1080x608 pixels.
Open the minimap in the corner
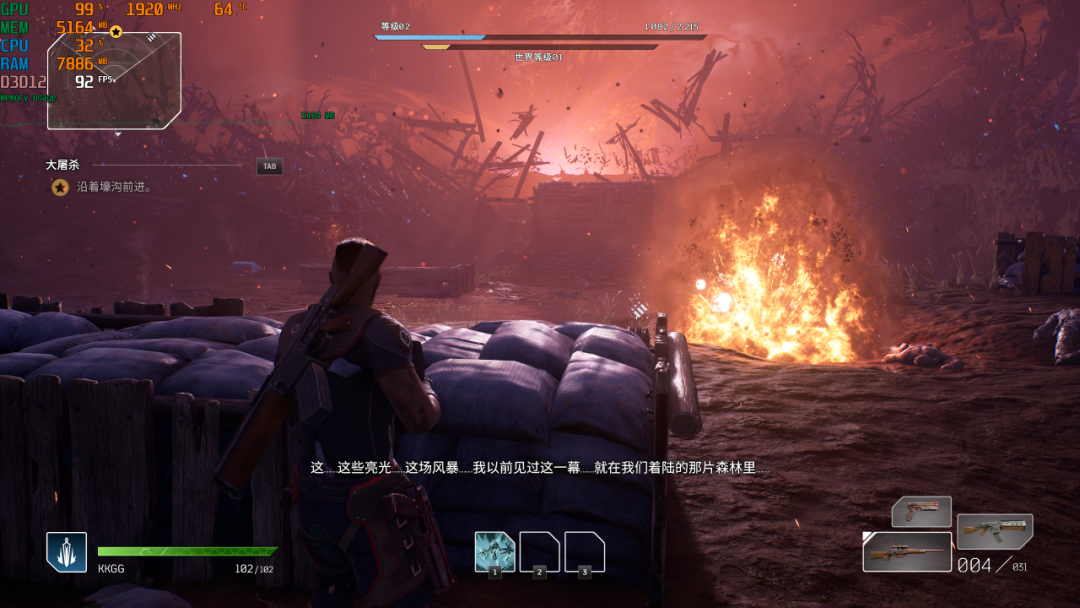[x=114, y=81]
